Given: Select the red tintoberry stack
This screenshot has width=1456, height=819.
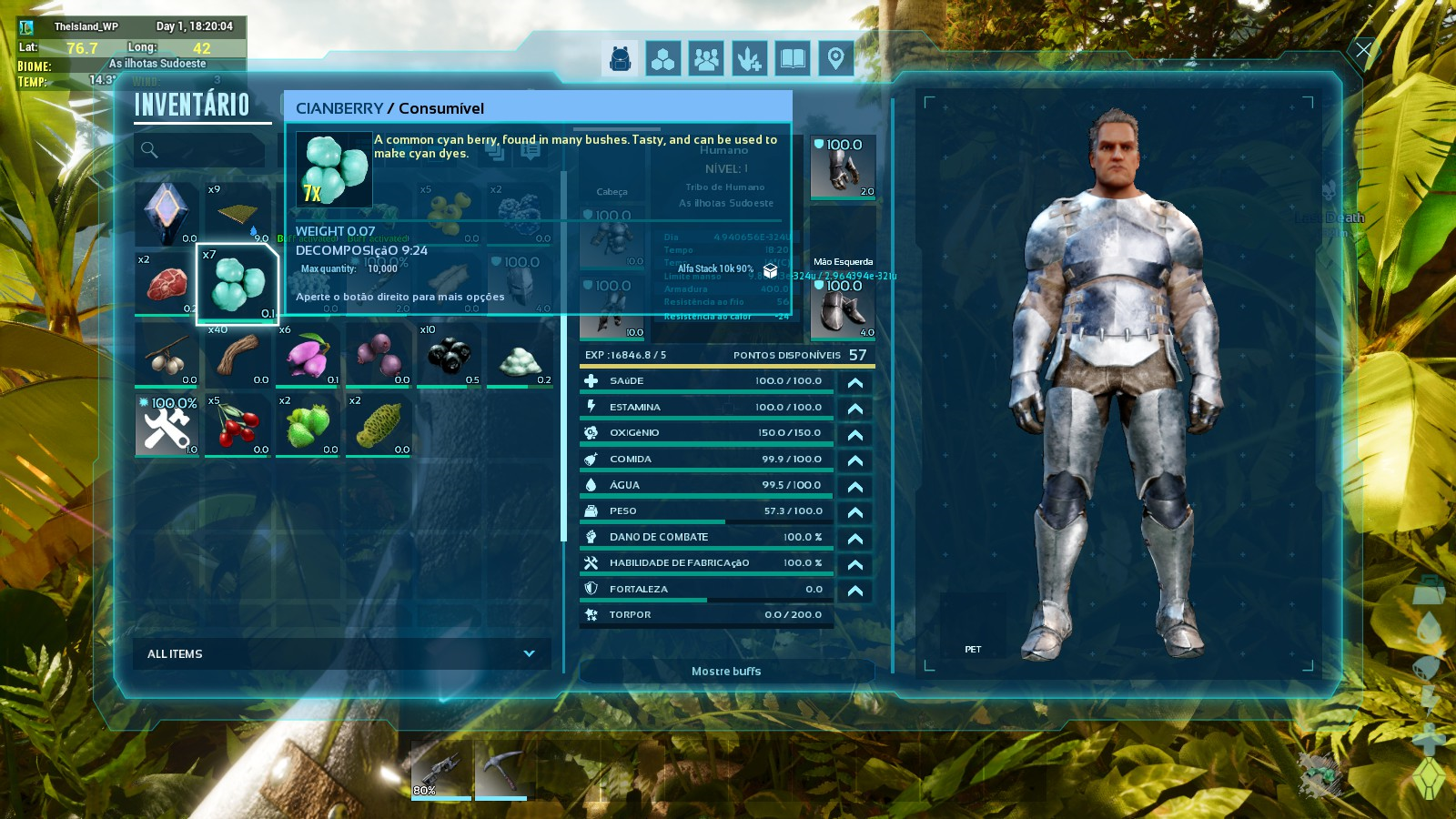Looking at the screenshot, I should click(238, 425).
